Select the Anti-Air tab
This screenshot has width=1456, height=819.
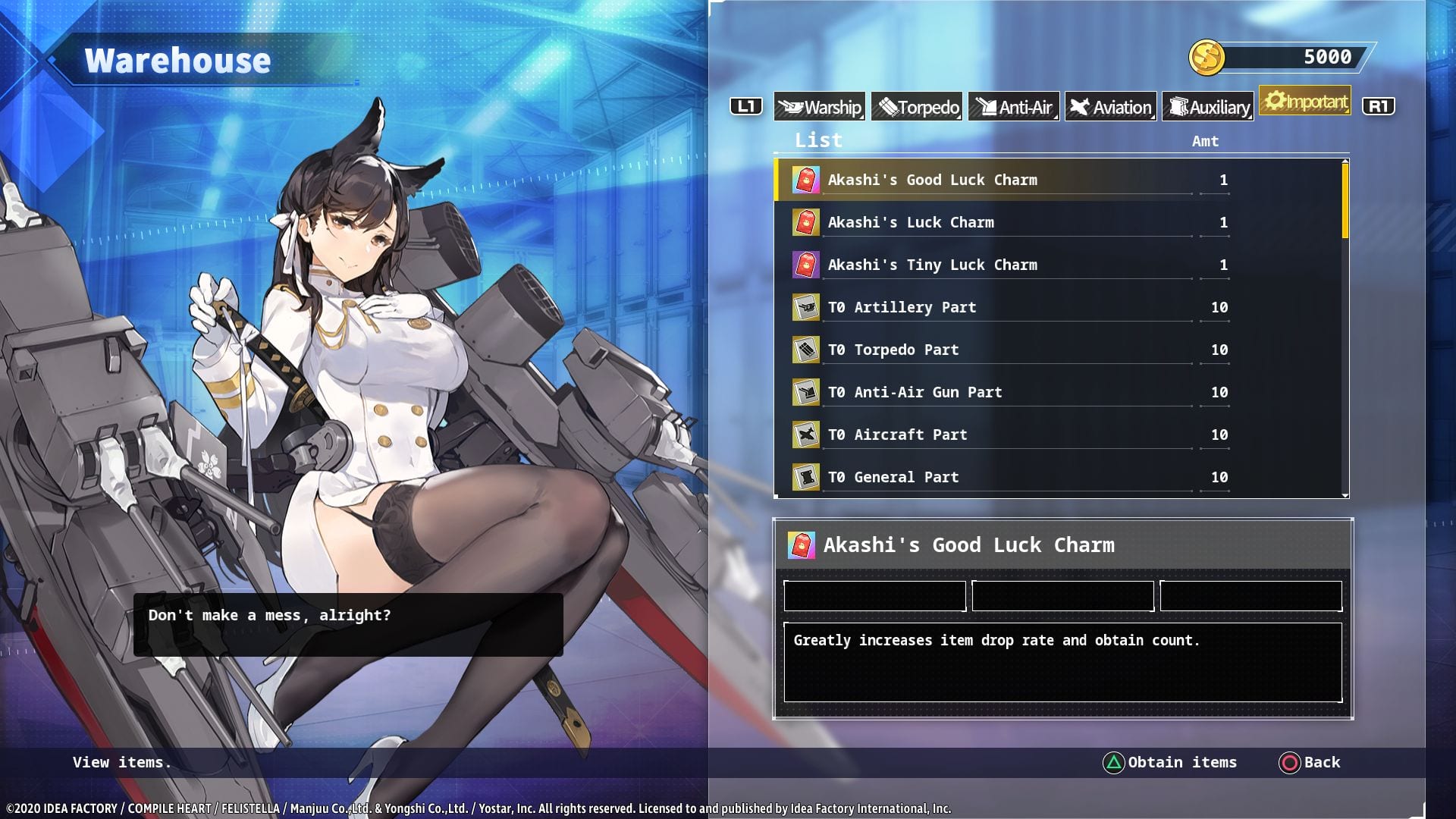1014,107
